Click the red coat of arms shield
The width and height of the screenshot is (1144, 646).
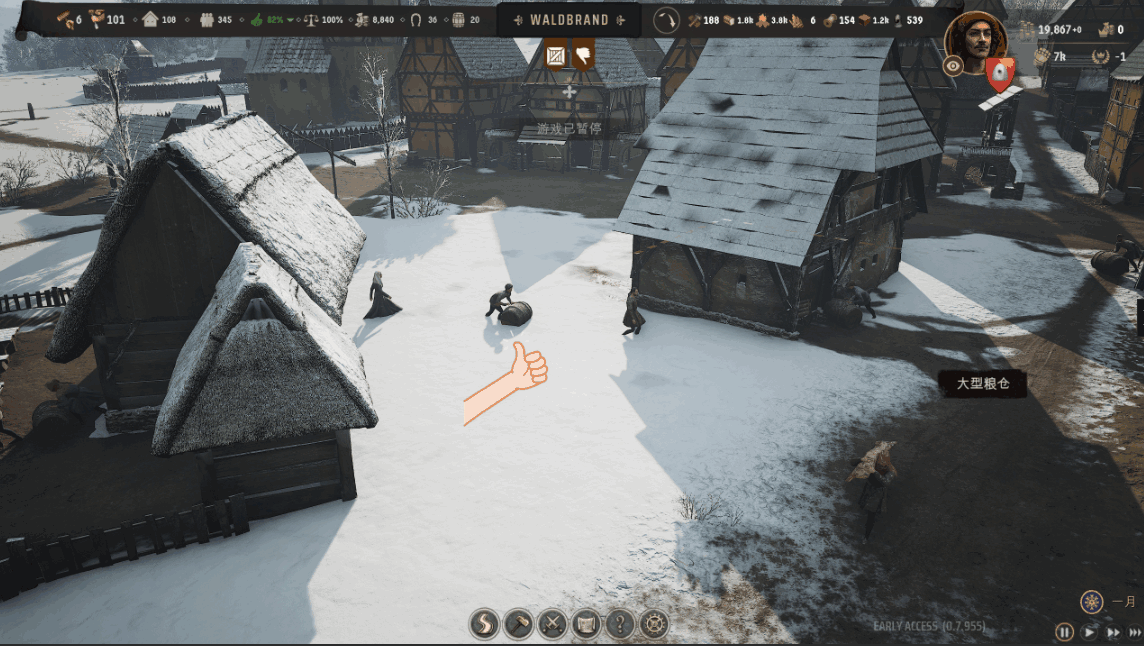point(999,72)
